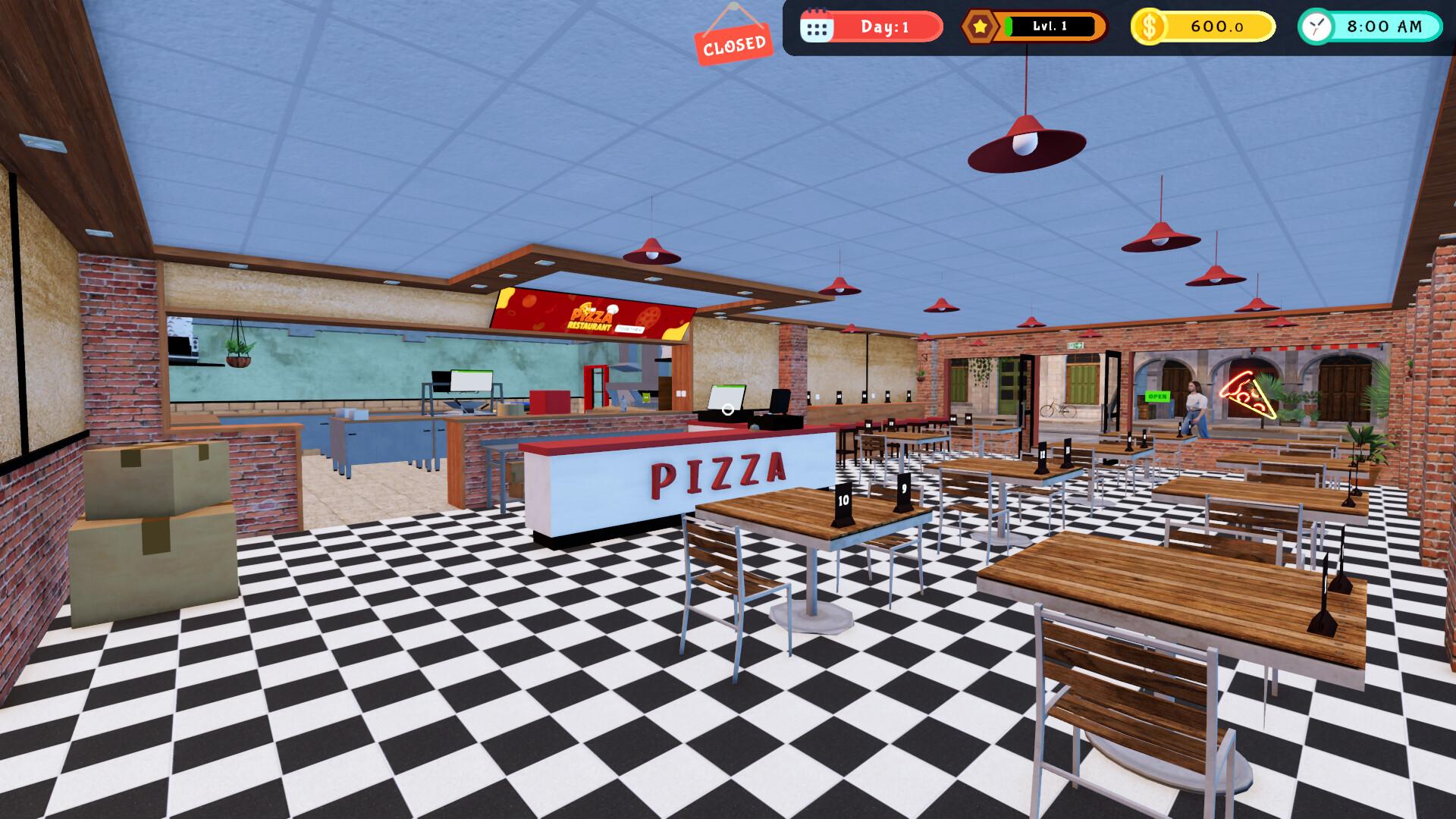Toggle the green OPEN sign on the door
The height and width of the screenshot is (819, 1456).
(x=1157, y=396)
